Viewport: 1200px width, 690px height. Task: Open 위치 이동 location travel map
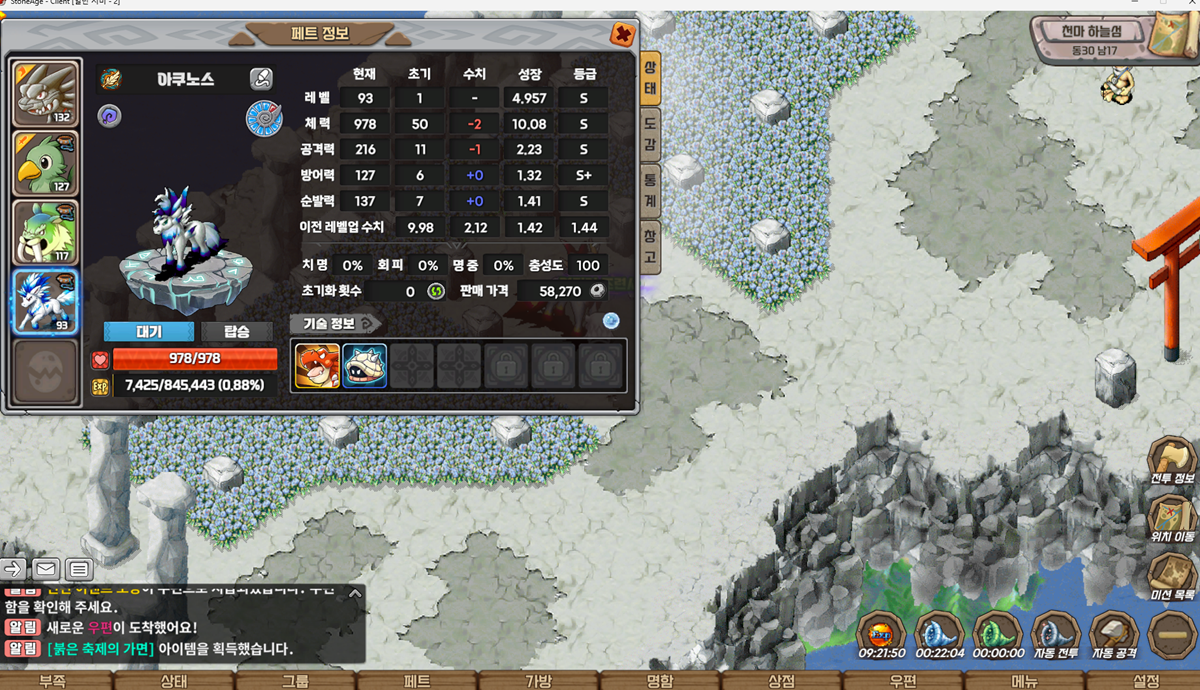(x=1172, y=520)
